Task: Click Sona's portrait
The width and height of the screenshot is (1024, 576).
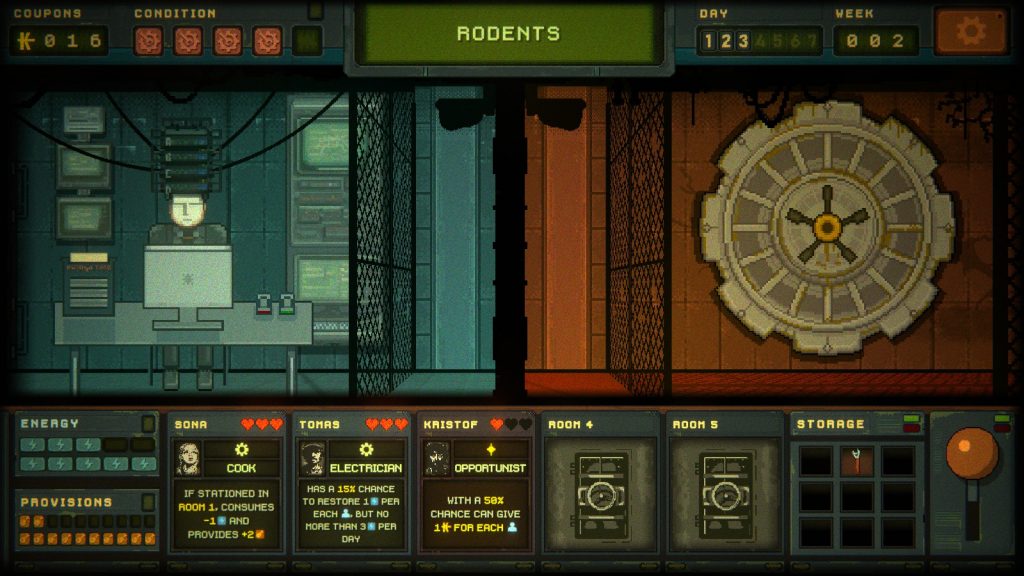Action: point(188,458)
